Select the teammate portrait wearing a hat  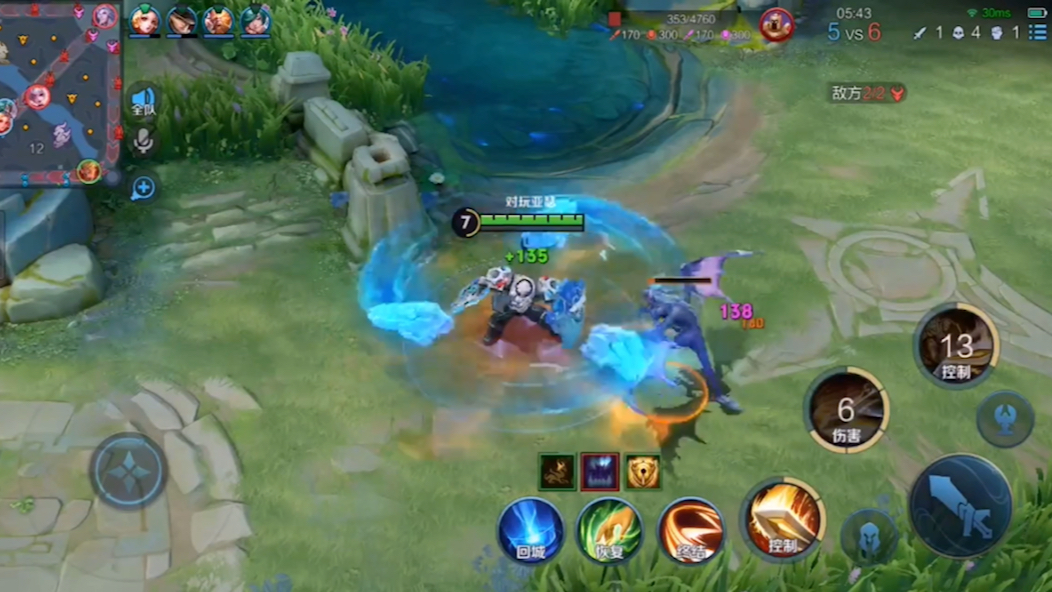182,20
